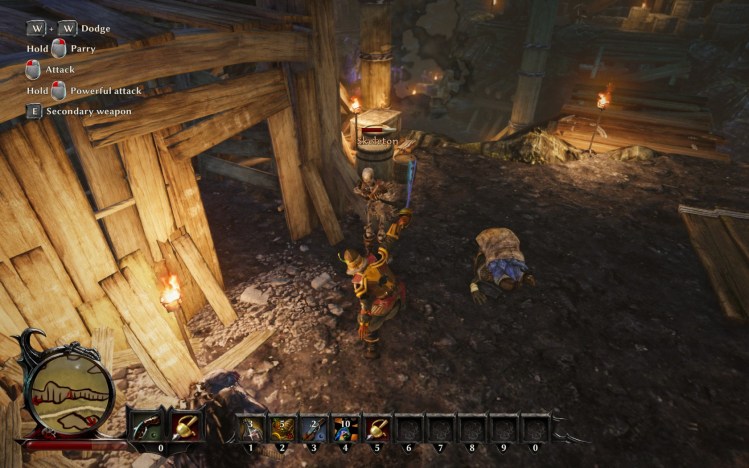Select the flintlock pistol weapon slot
Image resolution: width=749 pixels, height=468 pixels.
click(x=146, y=427)
